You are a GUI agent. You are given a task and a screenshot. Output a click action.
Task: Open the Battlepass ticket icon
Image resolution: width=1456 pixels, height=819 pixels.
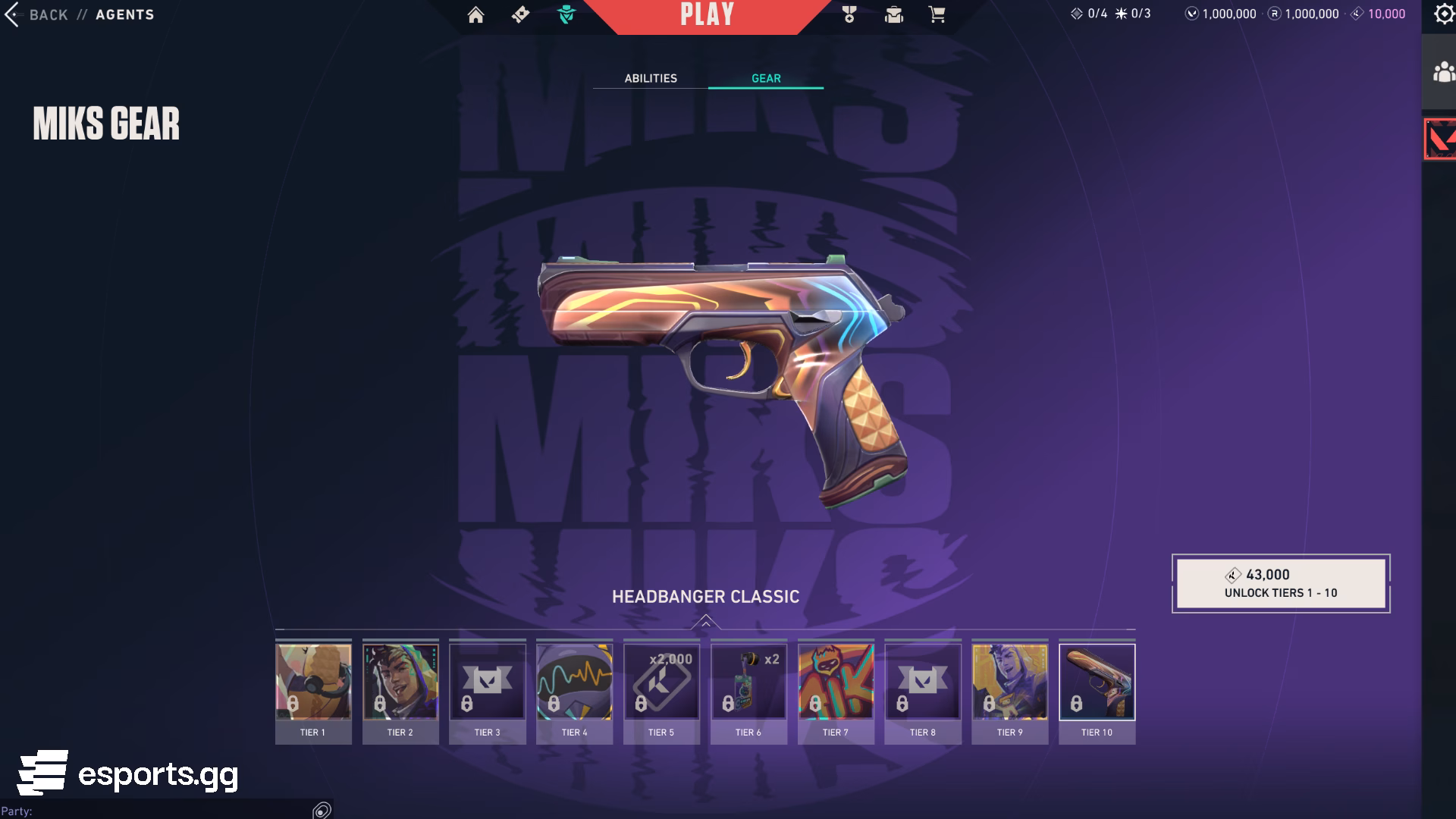[x=520, y=14]
